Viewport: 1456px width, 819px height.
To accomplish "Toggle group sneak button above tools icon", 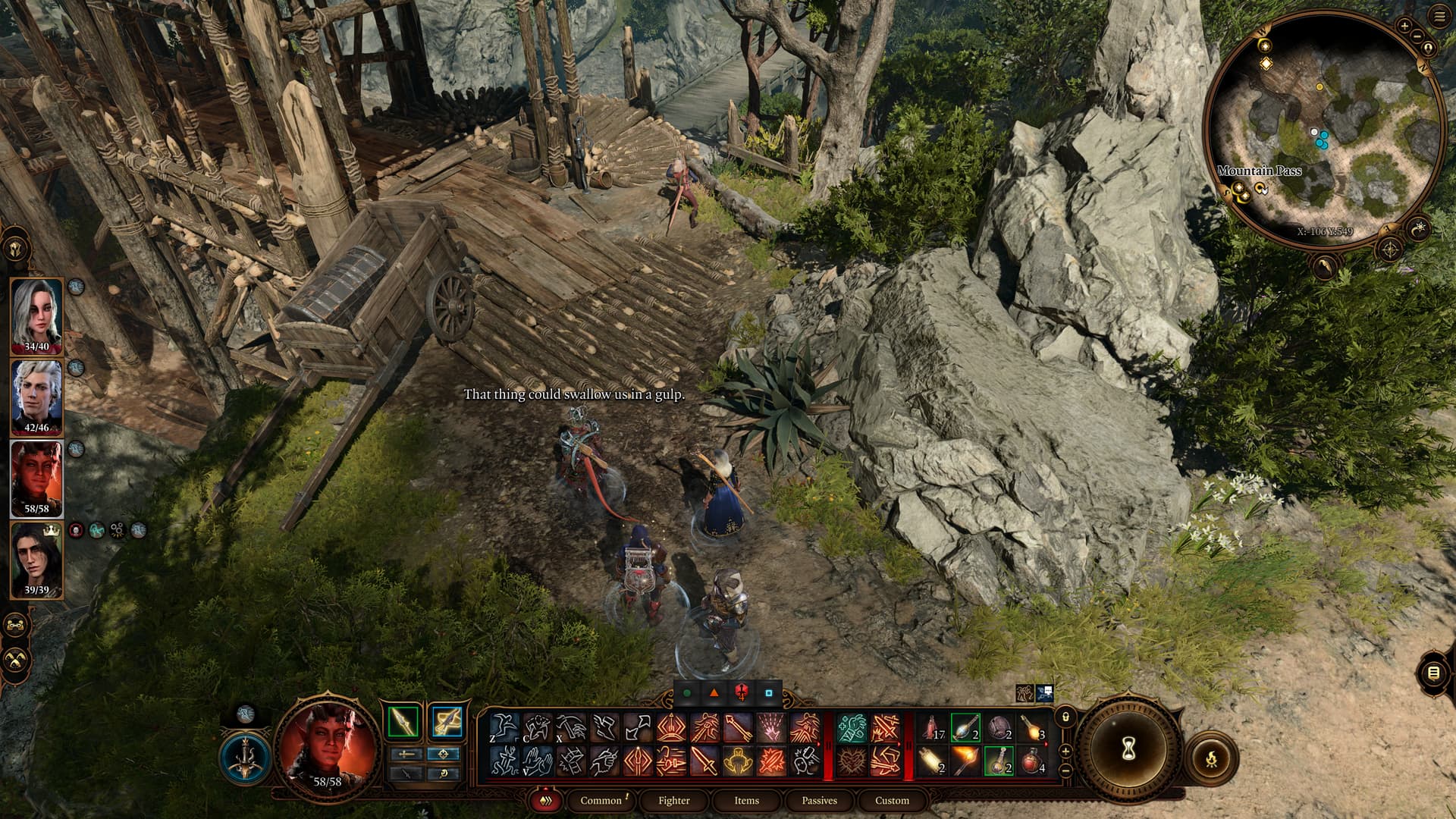I will coord(16,626).
